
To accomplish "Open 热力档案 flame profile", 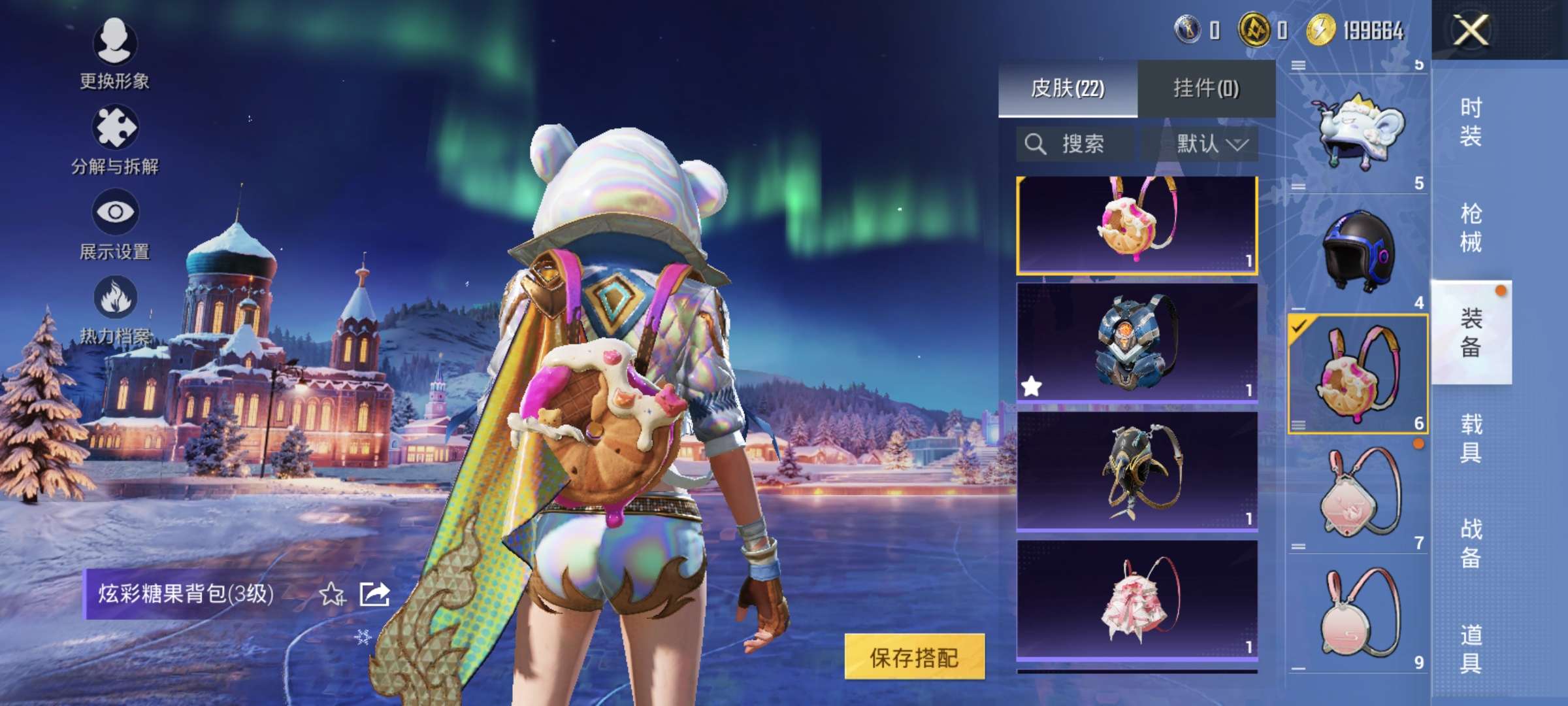I will [115, 298].
